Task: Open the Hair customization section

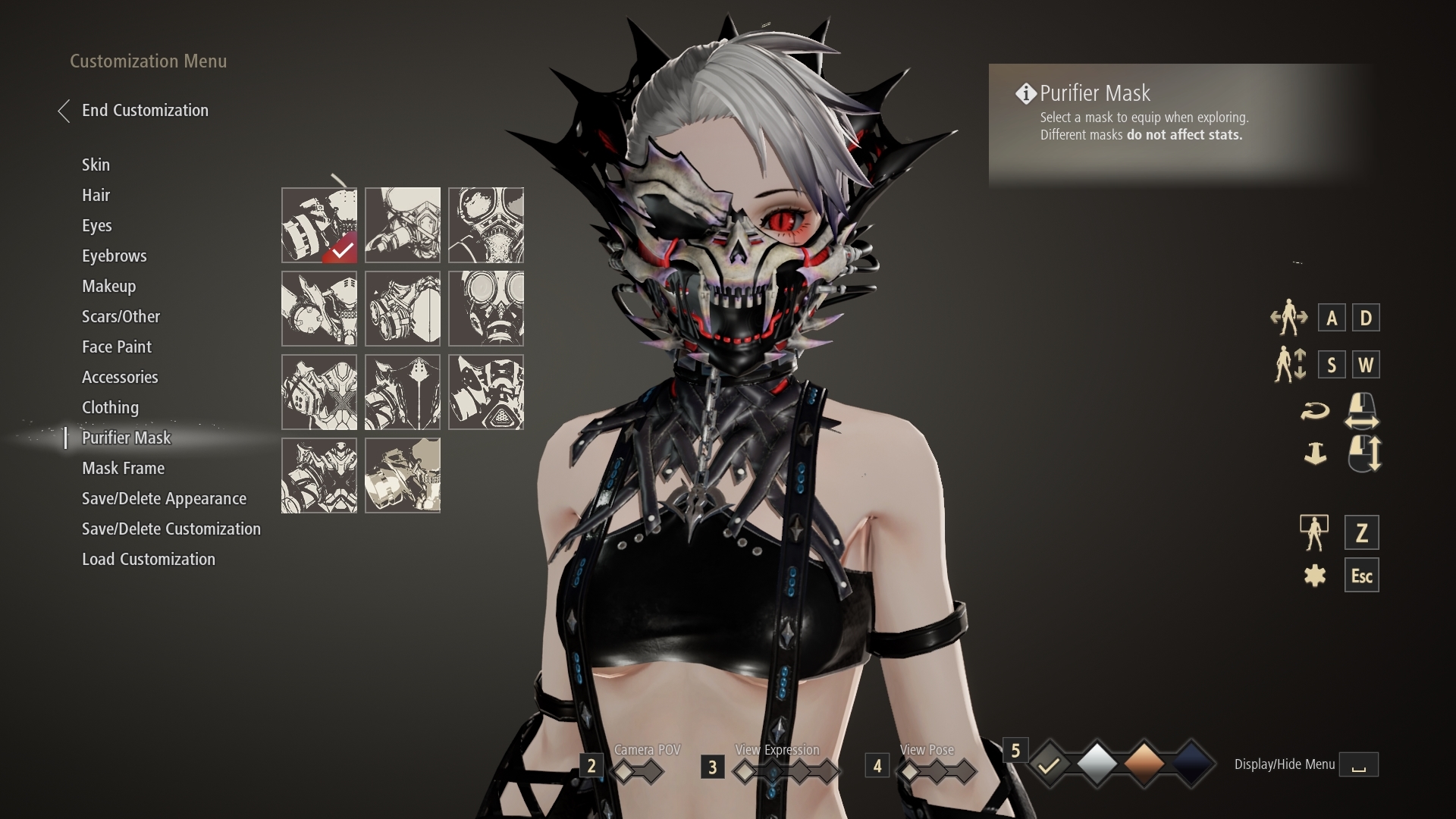Action: click(96, 195)
